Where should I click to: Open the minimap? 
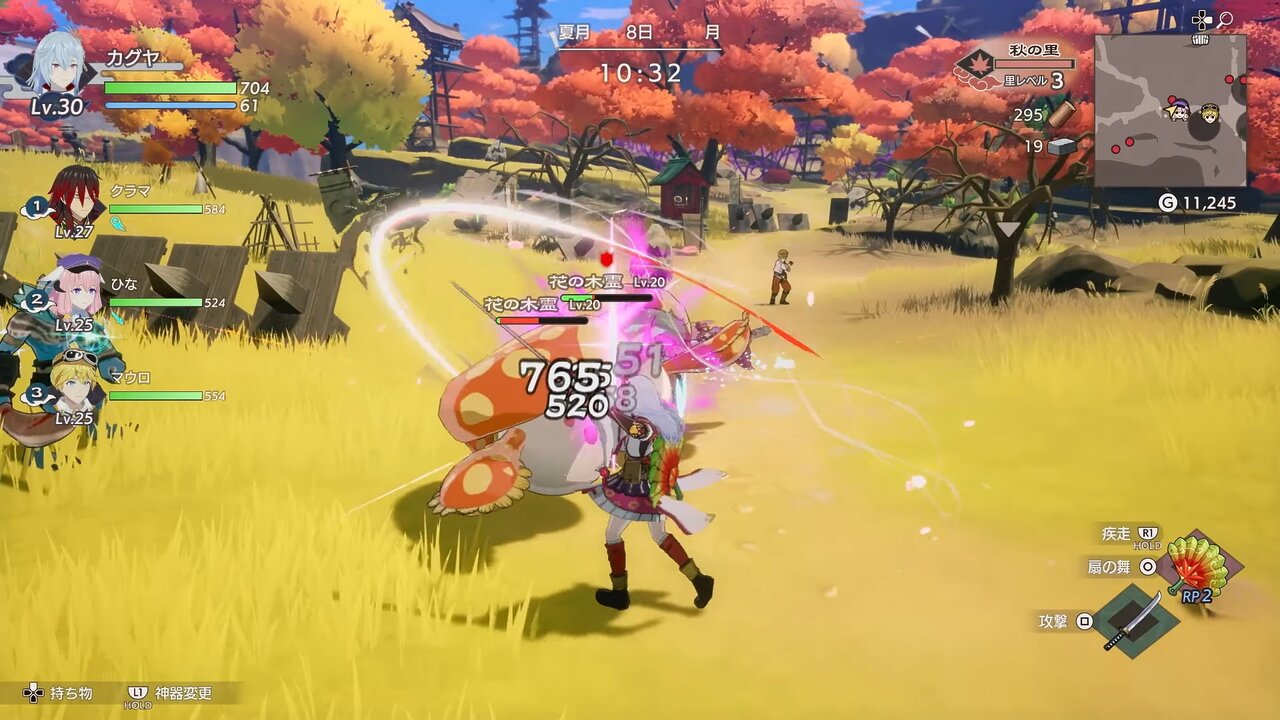pos(1169,111)
